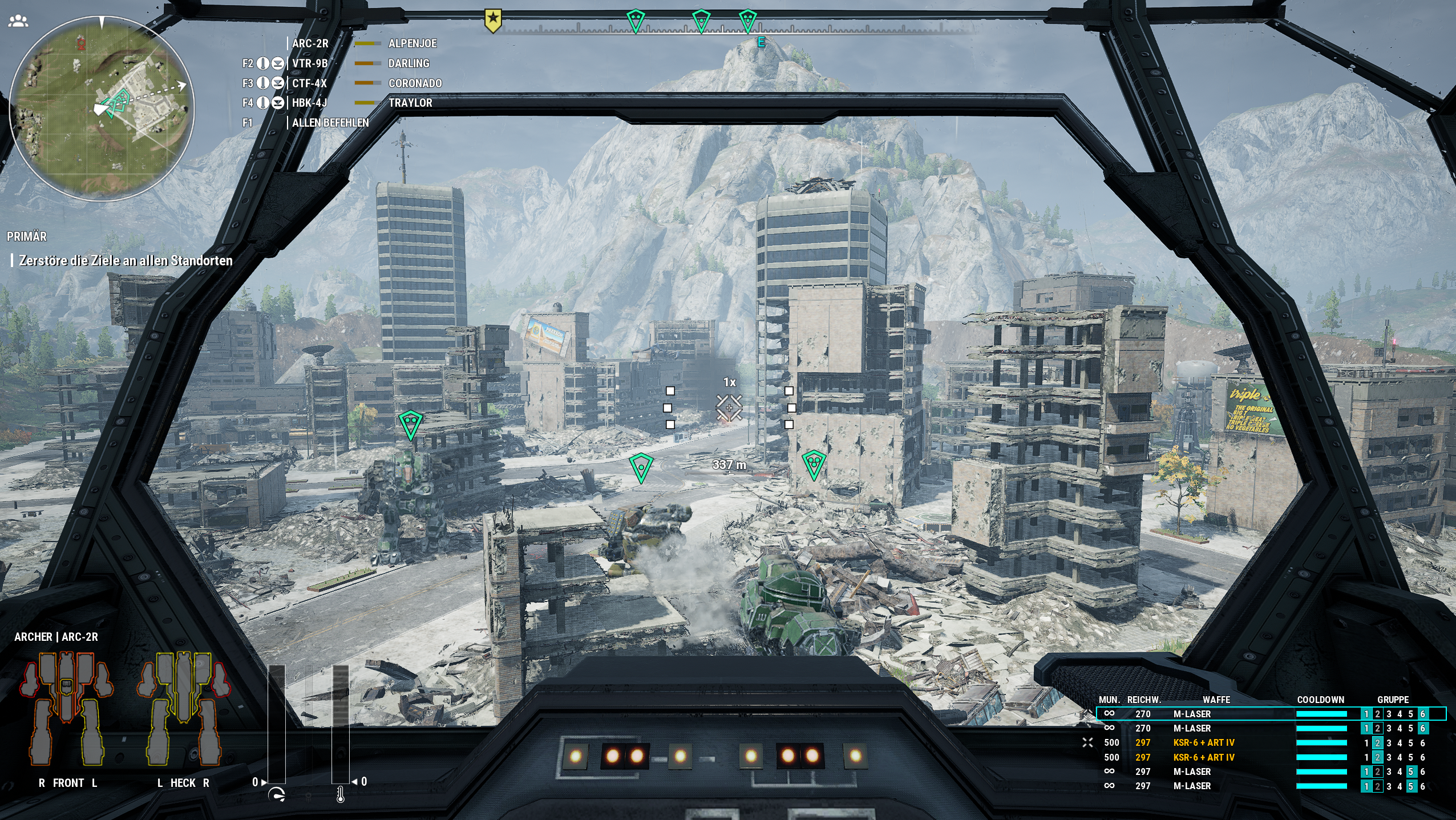Open the primary objective 'Zerstöre die Ziele' tracker
The height and width of the screenshot is (820, 1456).
pyautogui.click(x=126, y=261)
